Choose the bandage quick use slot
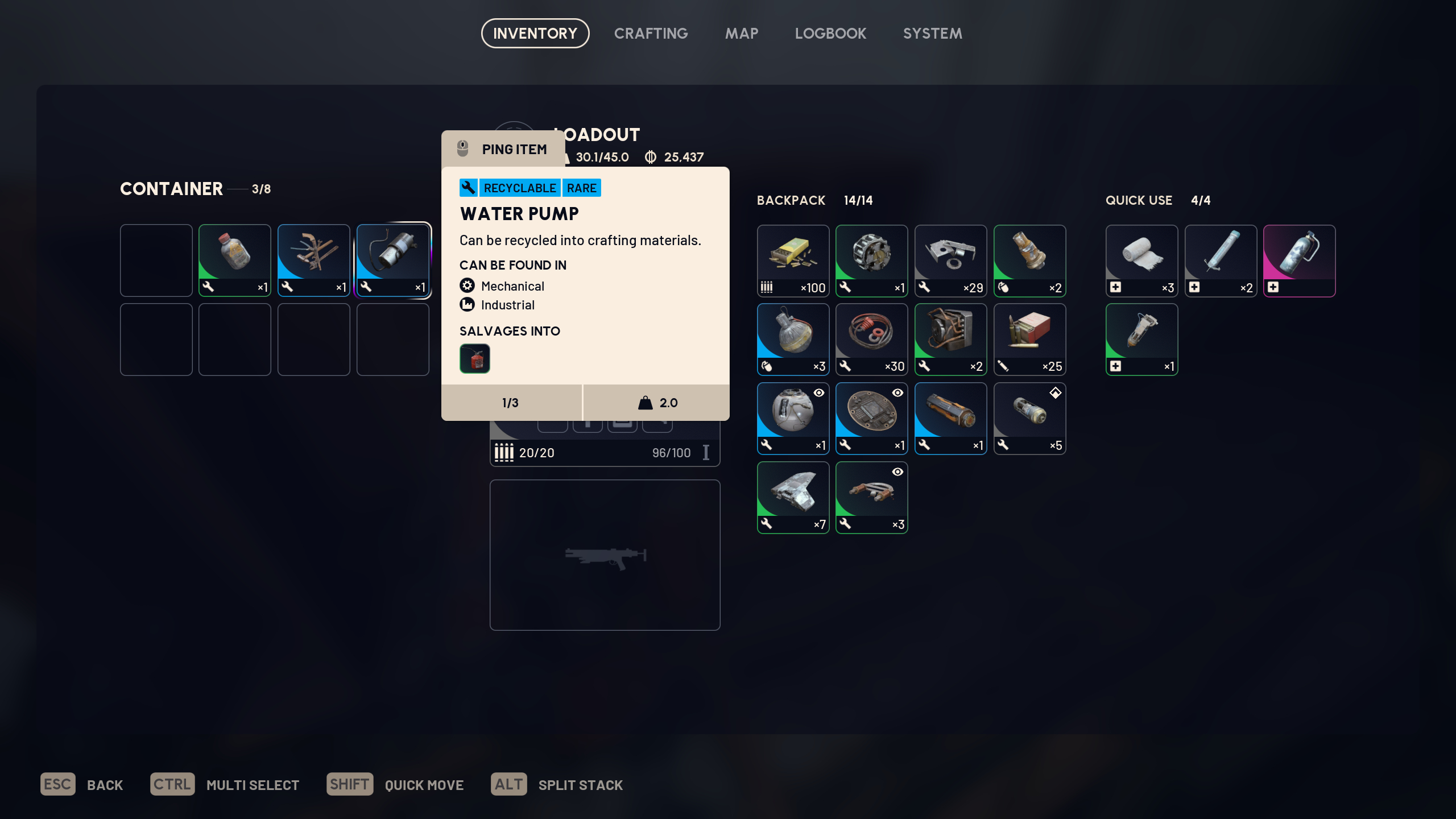The height and width of the screenshot is (819, 1456). (1141, 260)
